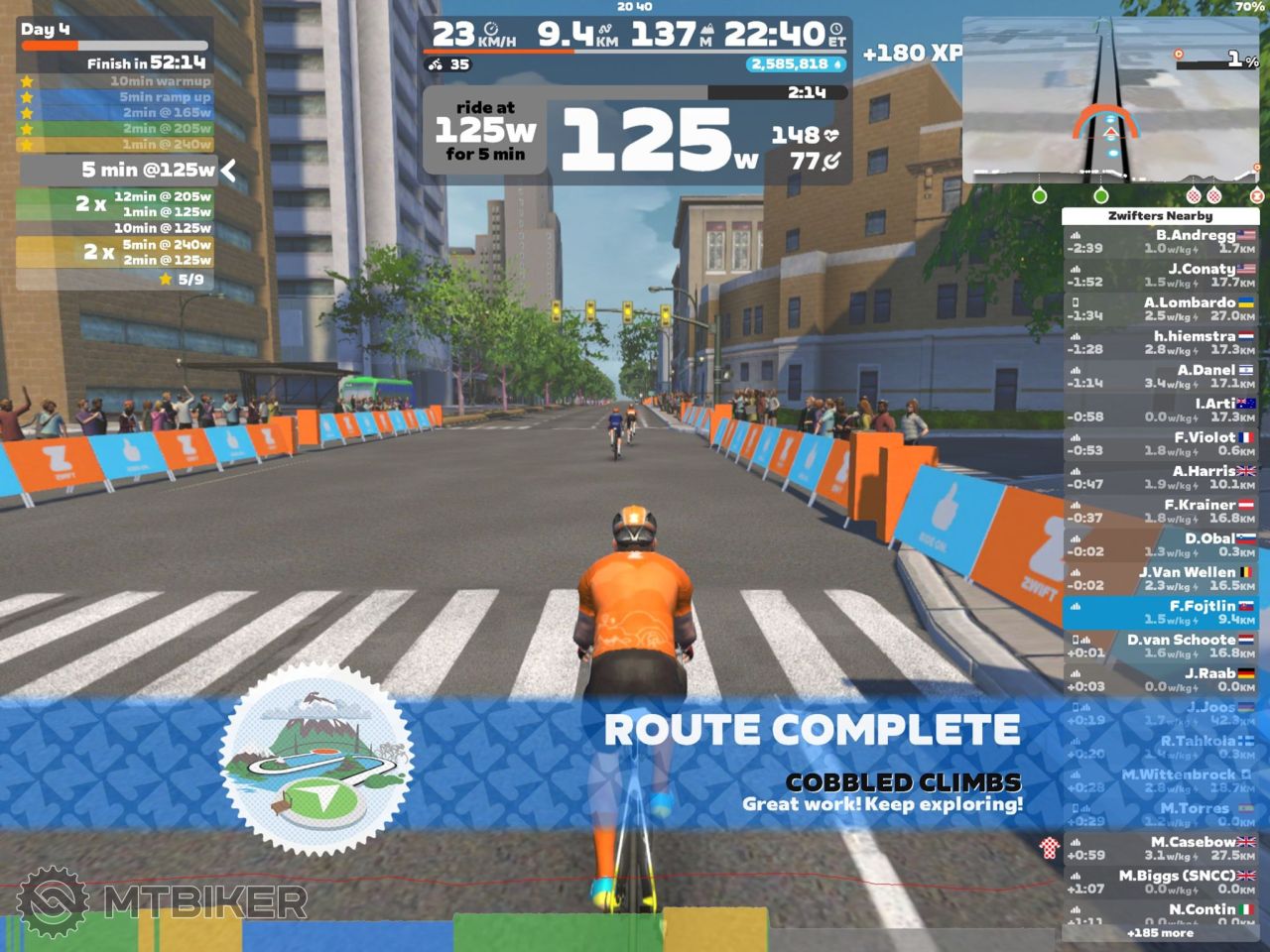The image size is (1270, 952).
Task: Open the minimap view
Action: pyautogui.click(x=1111, y=101)
